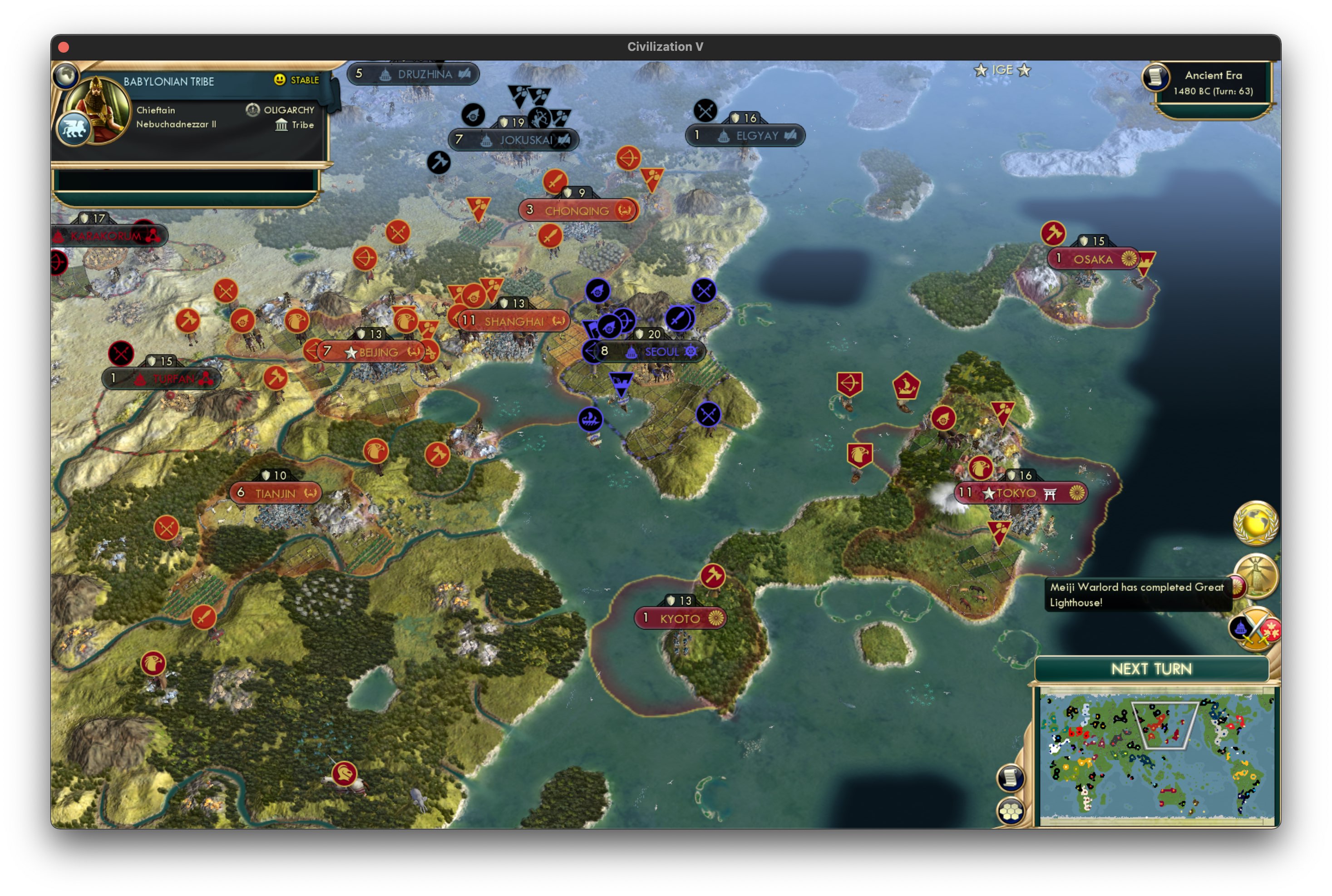Click the capital star on the Beijing banner

click(x=350, y=353)
